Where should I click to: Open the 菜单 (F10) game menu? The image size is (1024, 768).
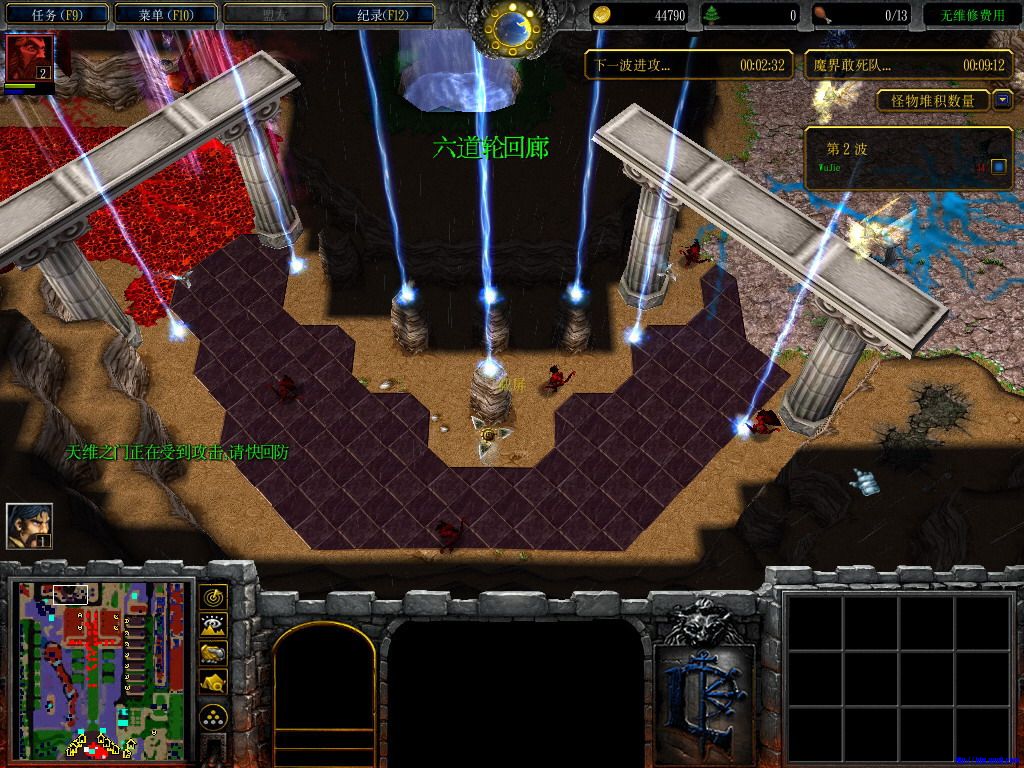(165, 15)
